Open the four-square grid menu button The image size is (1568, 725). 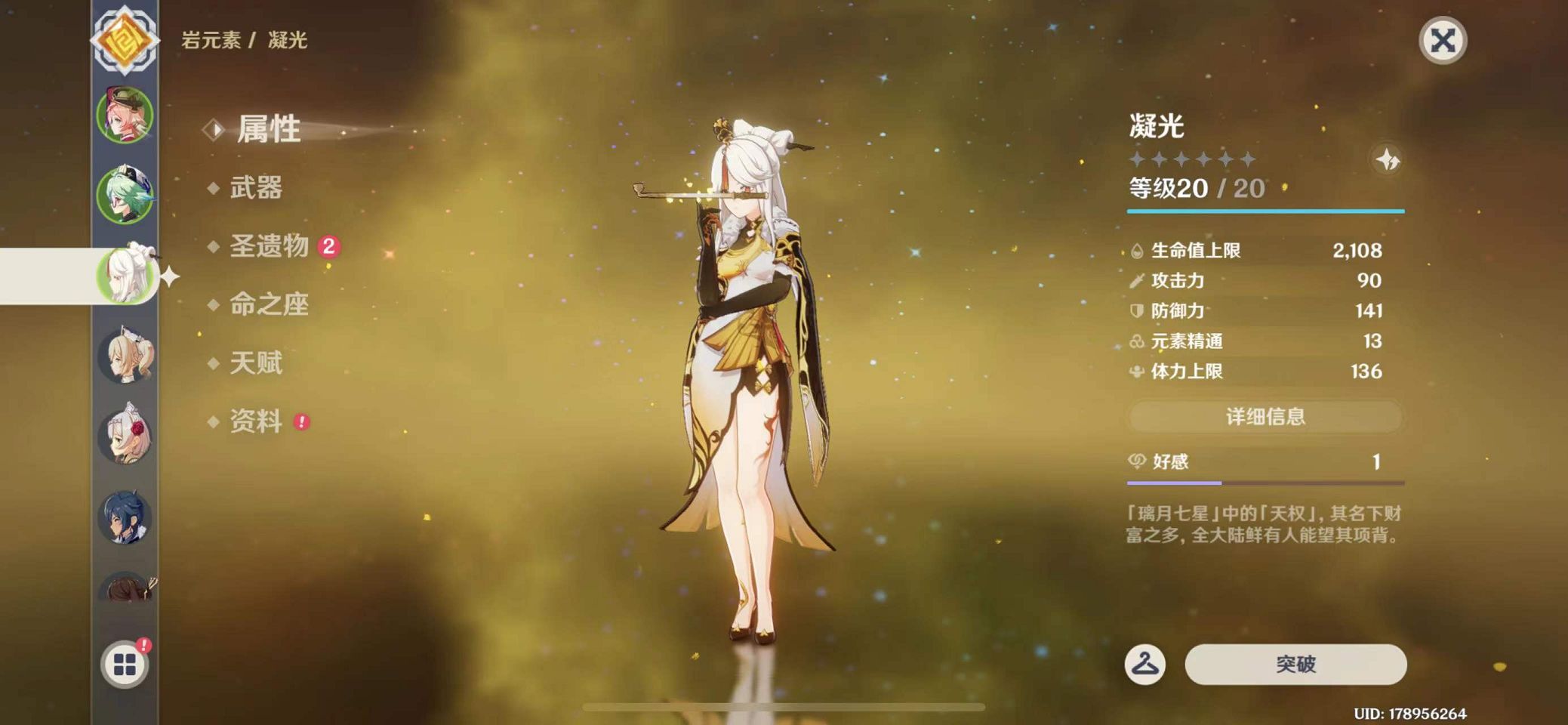tap(125, 665)
